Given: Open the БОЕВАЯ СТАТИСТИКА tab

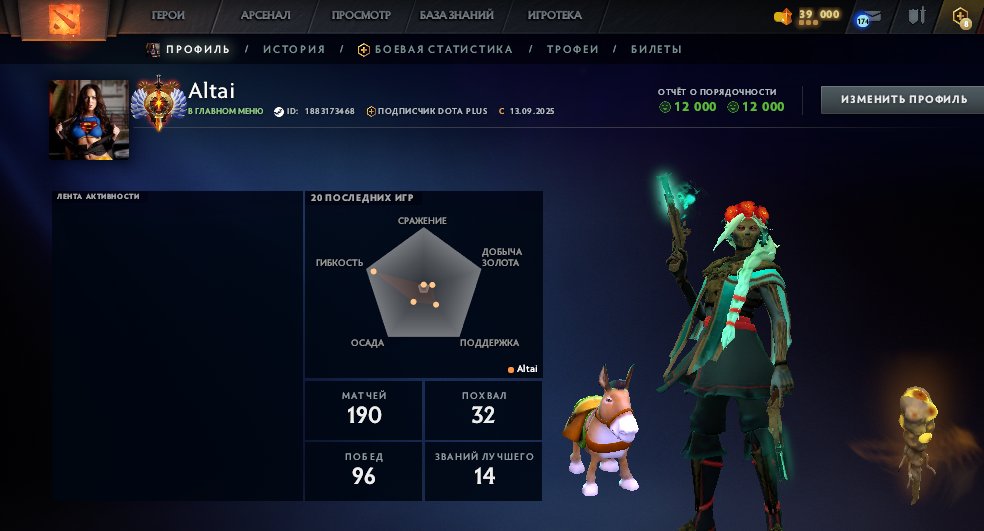Looking at the screenshot, I should 443,49.
